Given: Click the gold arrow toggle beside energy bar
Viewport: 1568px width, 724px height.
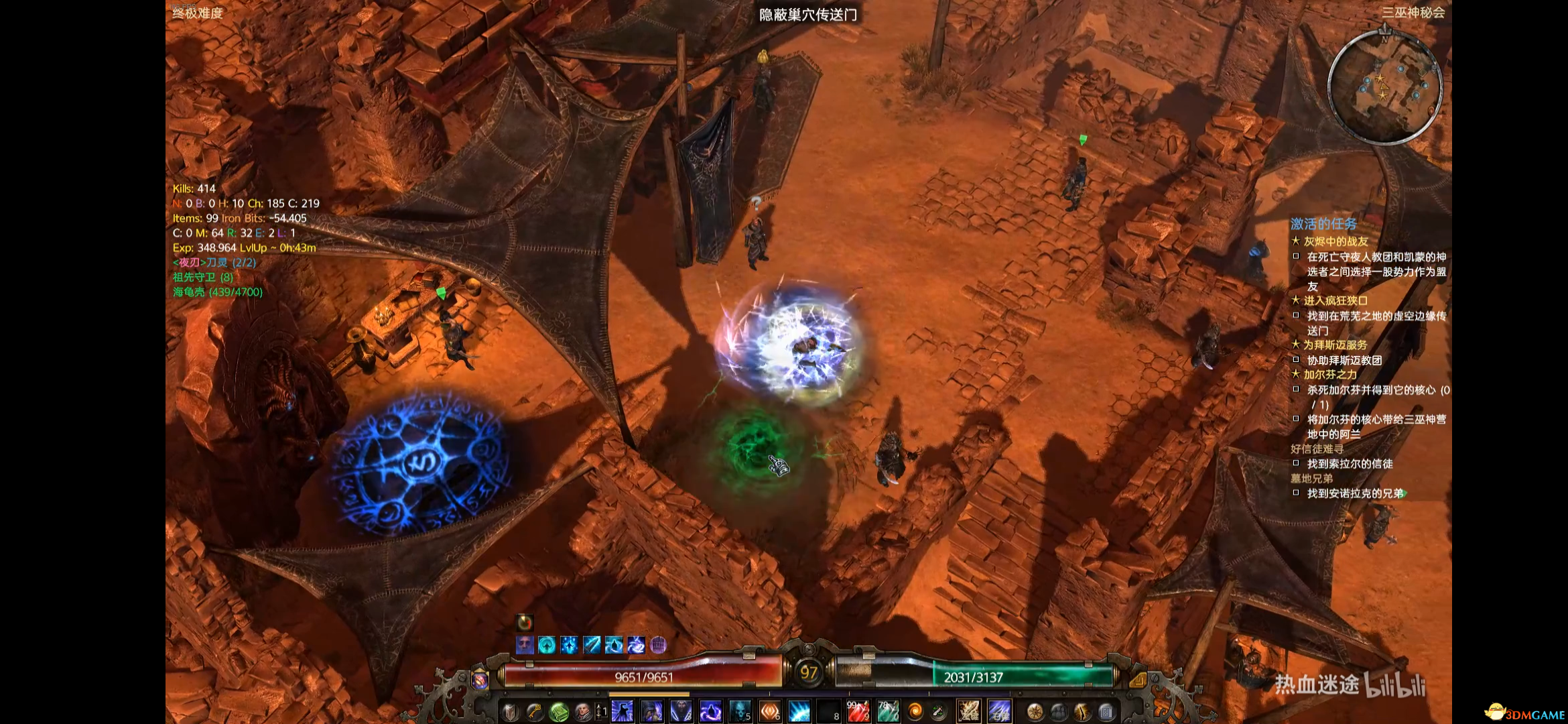Looking at the screenshot, I should 1137,680.
